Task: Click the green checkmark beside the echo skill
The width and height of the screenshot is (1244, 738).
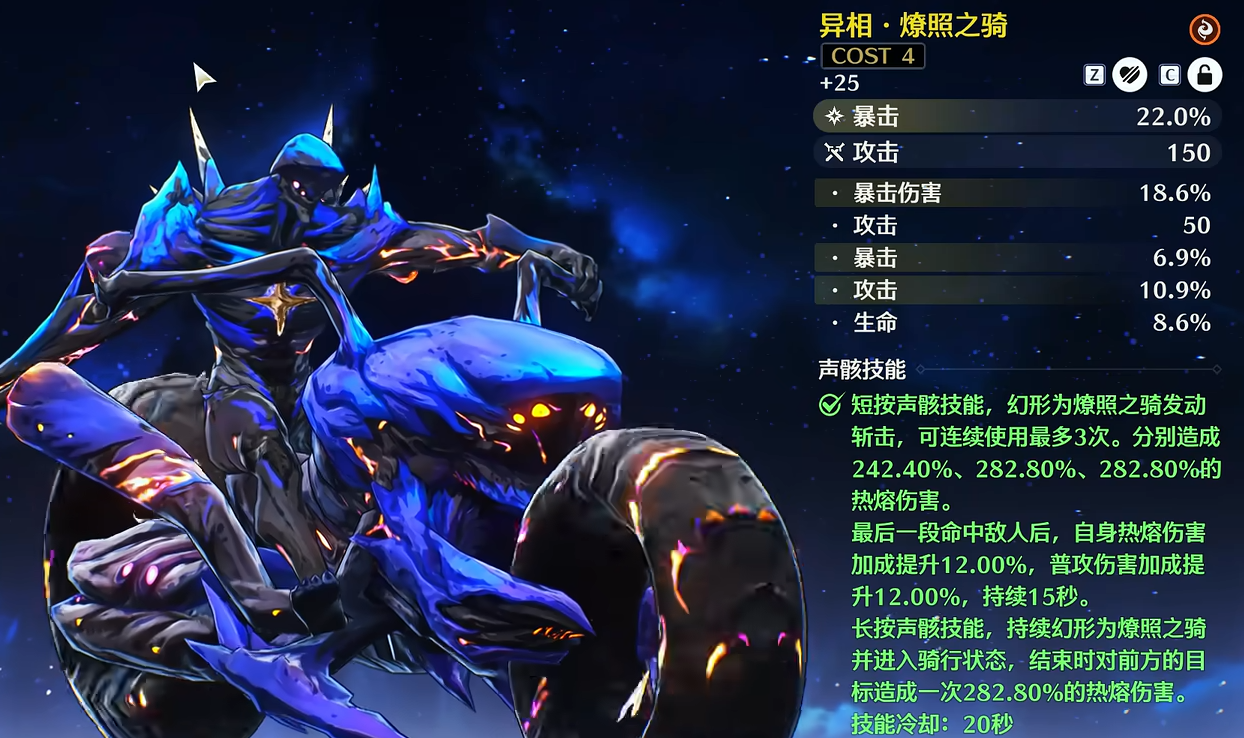Action: point(830,405)
